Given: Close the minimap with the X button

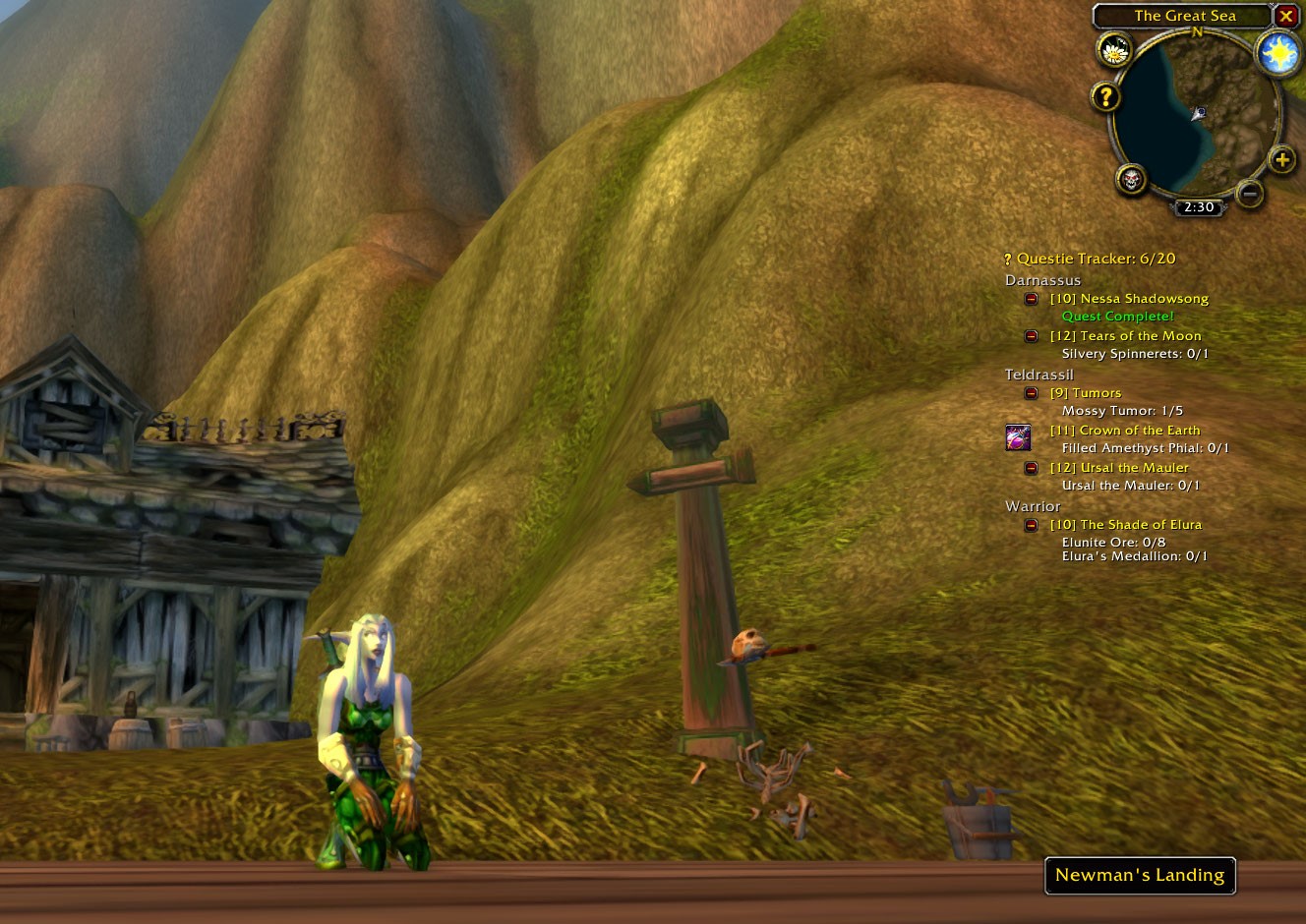Looking at the screenshot, I should (1285, 16).
